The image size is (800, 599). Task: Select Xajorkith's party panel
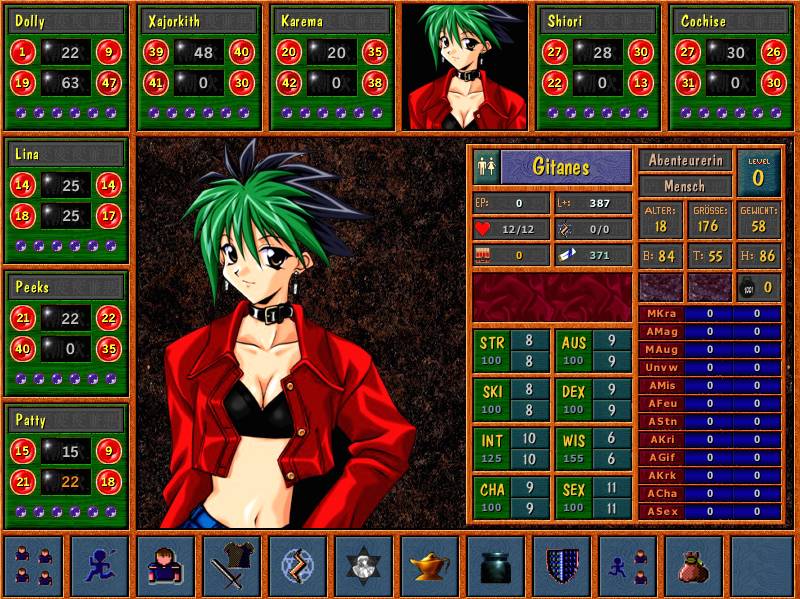(x=199, y=67)
